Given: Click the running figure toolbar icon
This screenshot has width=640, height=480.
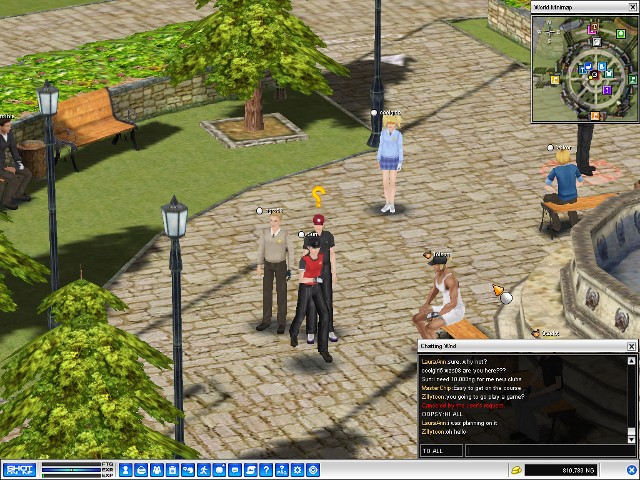Looking at the screenshot, I should pyautogui.click(x=203, y=469).
